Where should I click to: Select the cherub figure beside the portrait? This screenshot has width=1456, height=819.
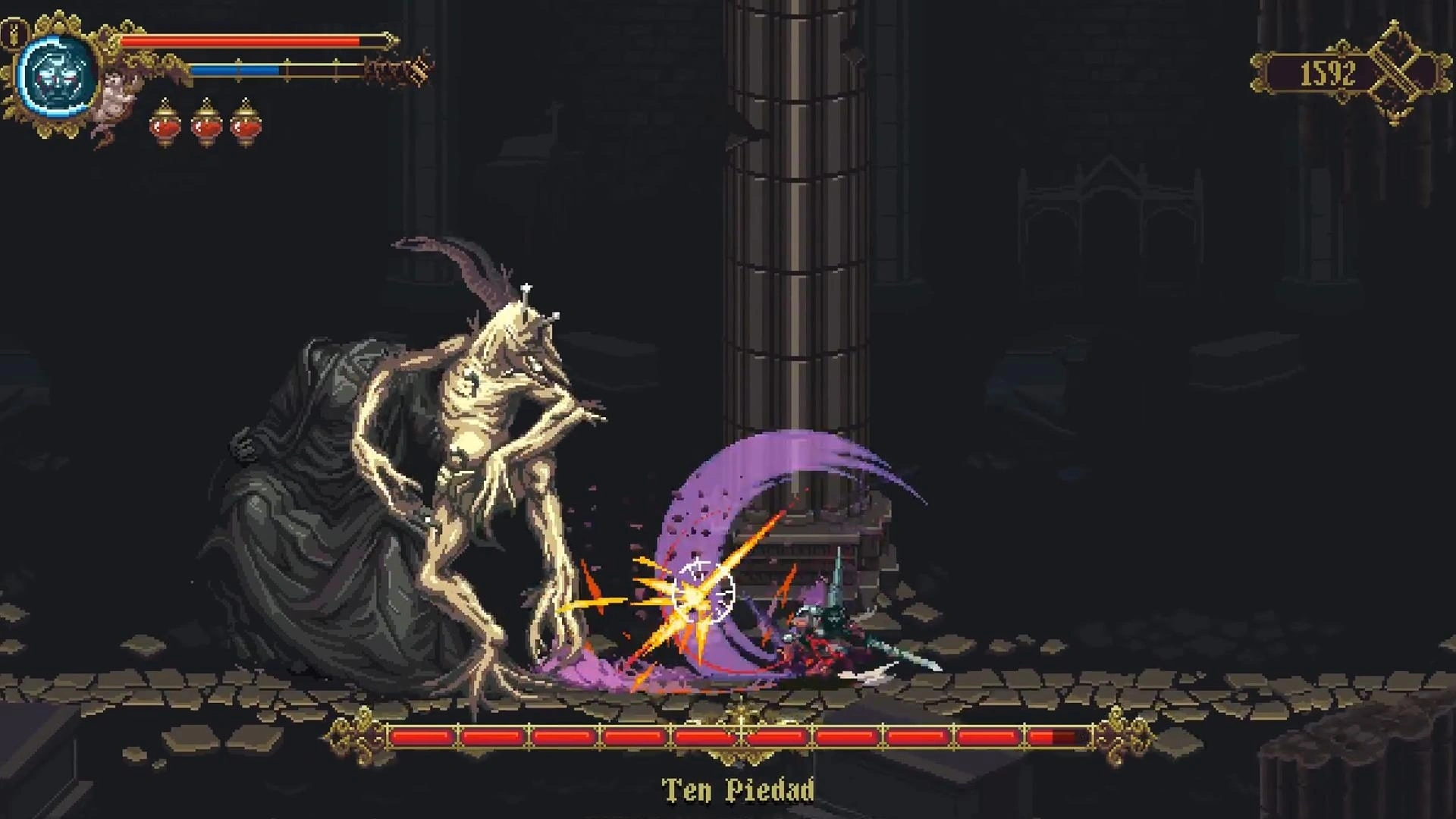[x=115, y=100]
